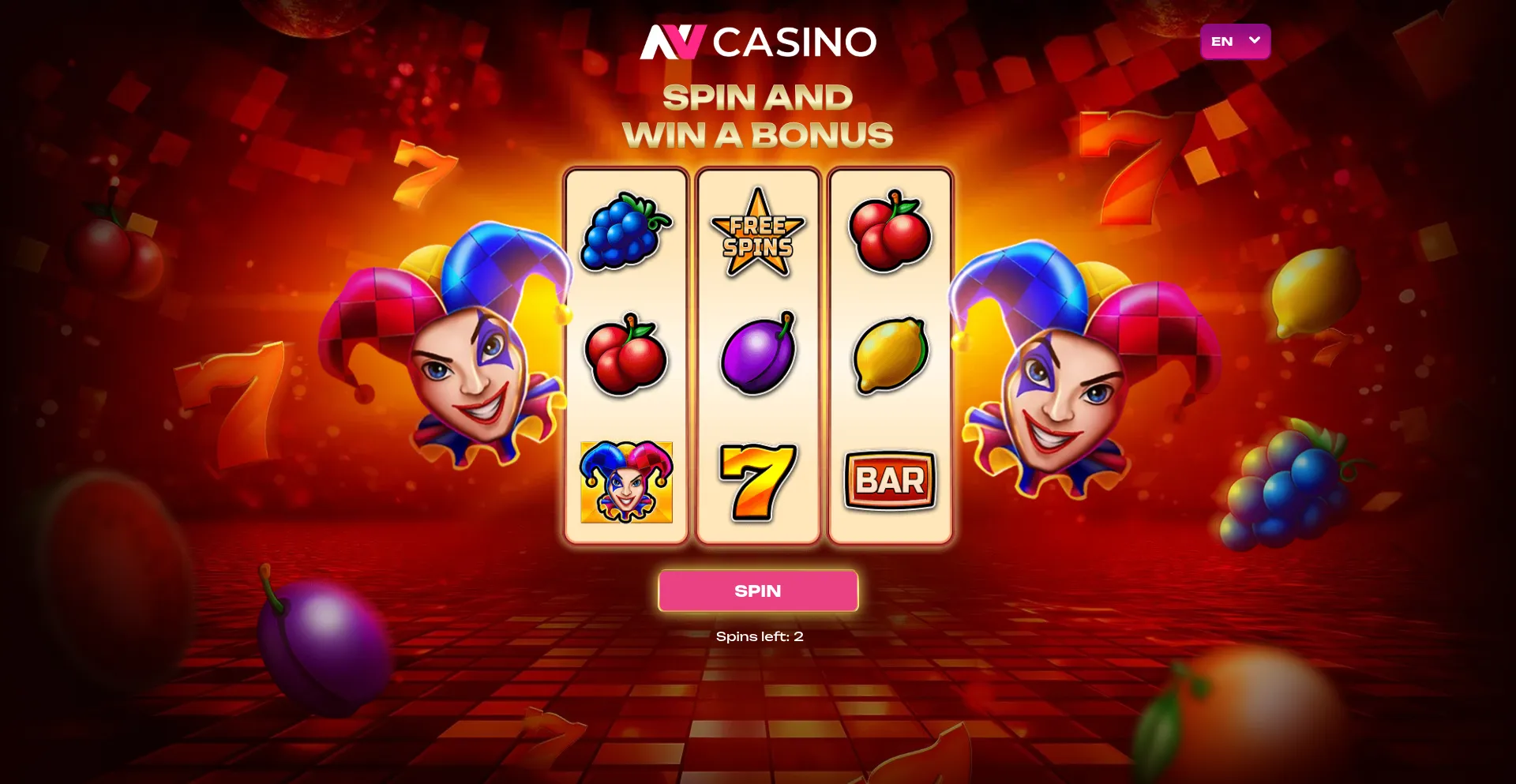The width and height of the screenshot is (1516, 784).
Task: Click the cherries symbol atop the right reel
Action: 890,232
